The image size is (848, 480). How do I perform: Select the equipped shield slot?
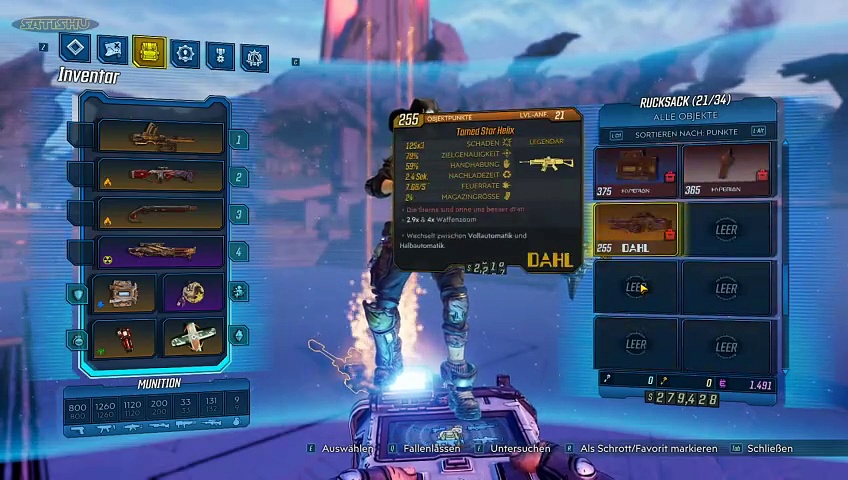(125, 293)
